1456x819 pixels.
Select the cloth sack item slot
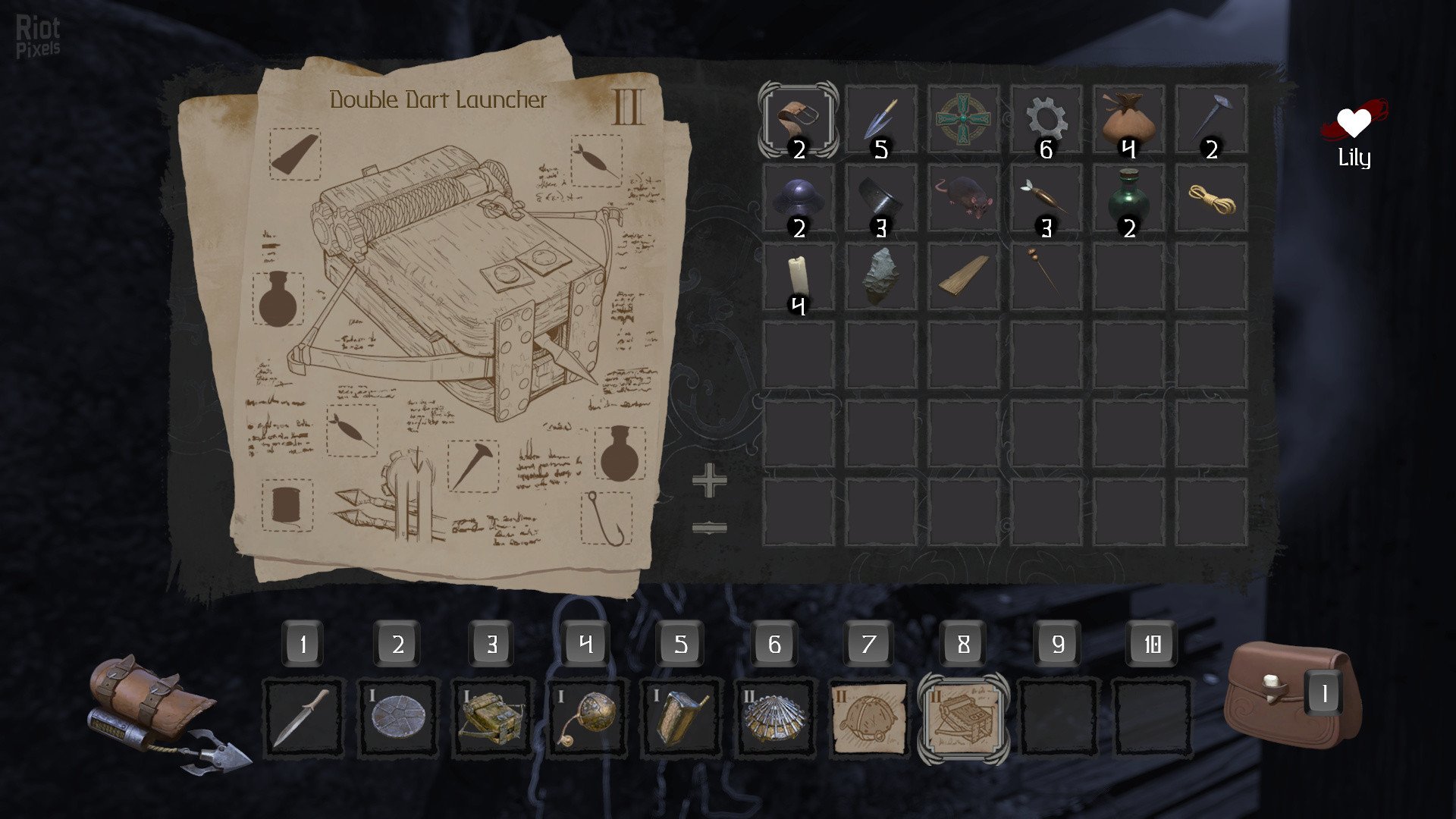click(1128, 120)
